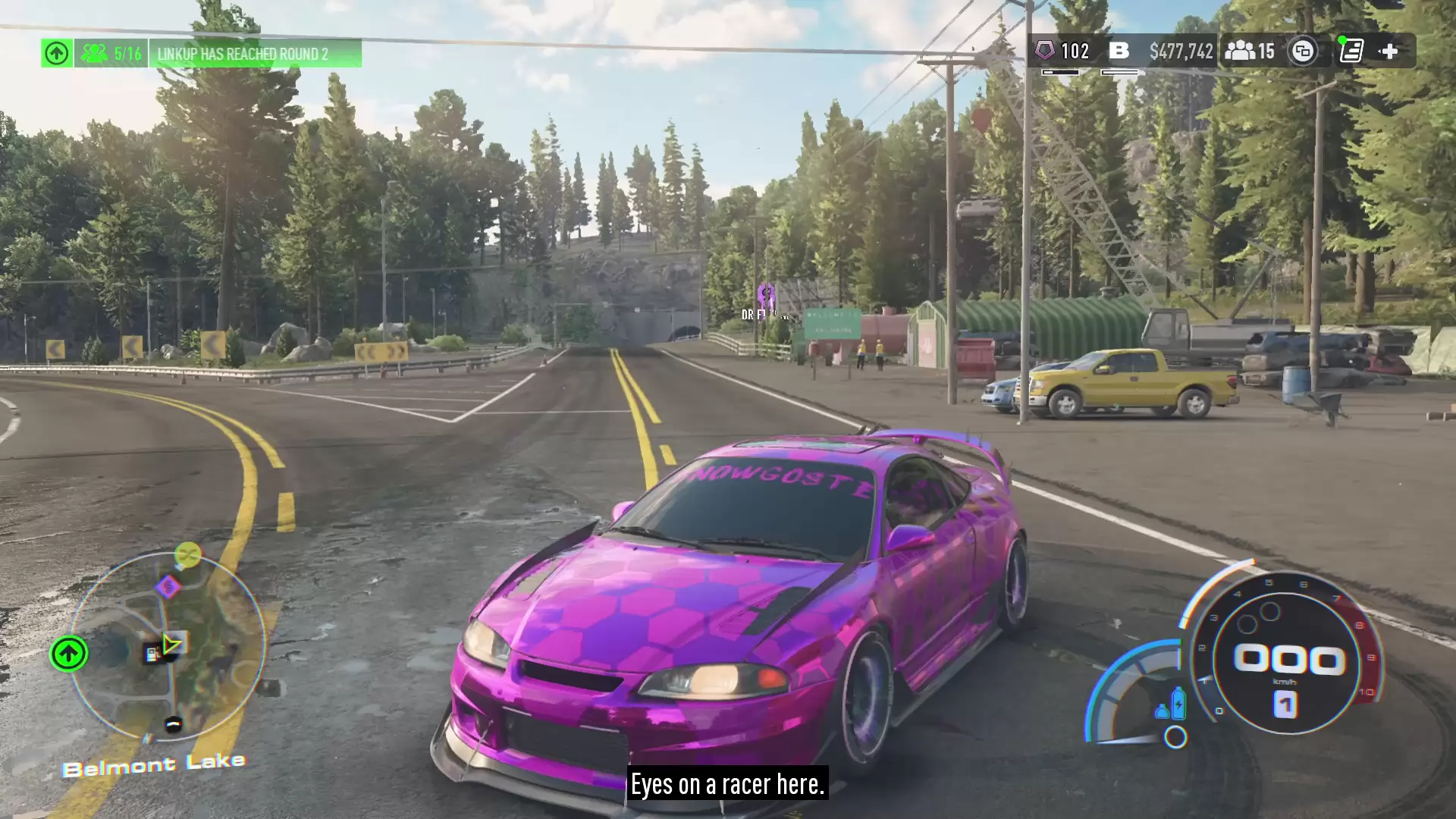Viewport: 1456px width, 819px height.
Task: Click the gas station marker on minimap
Action: point(153,653)
